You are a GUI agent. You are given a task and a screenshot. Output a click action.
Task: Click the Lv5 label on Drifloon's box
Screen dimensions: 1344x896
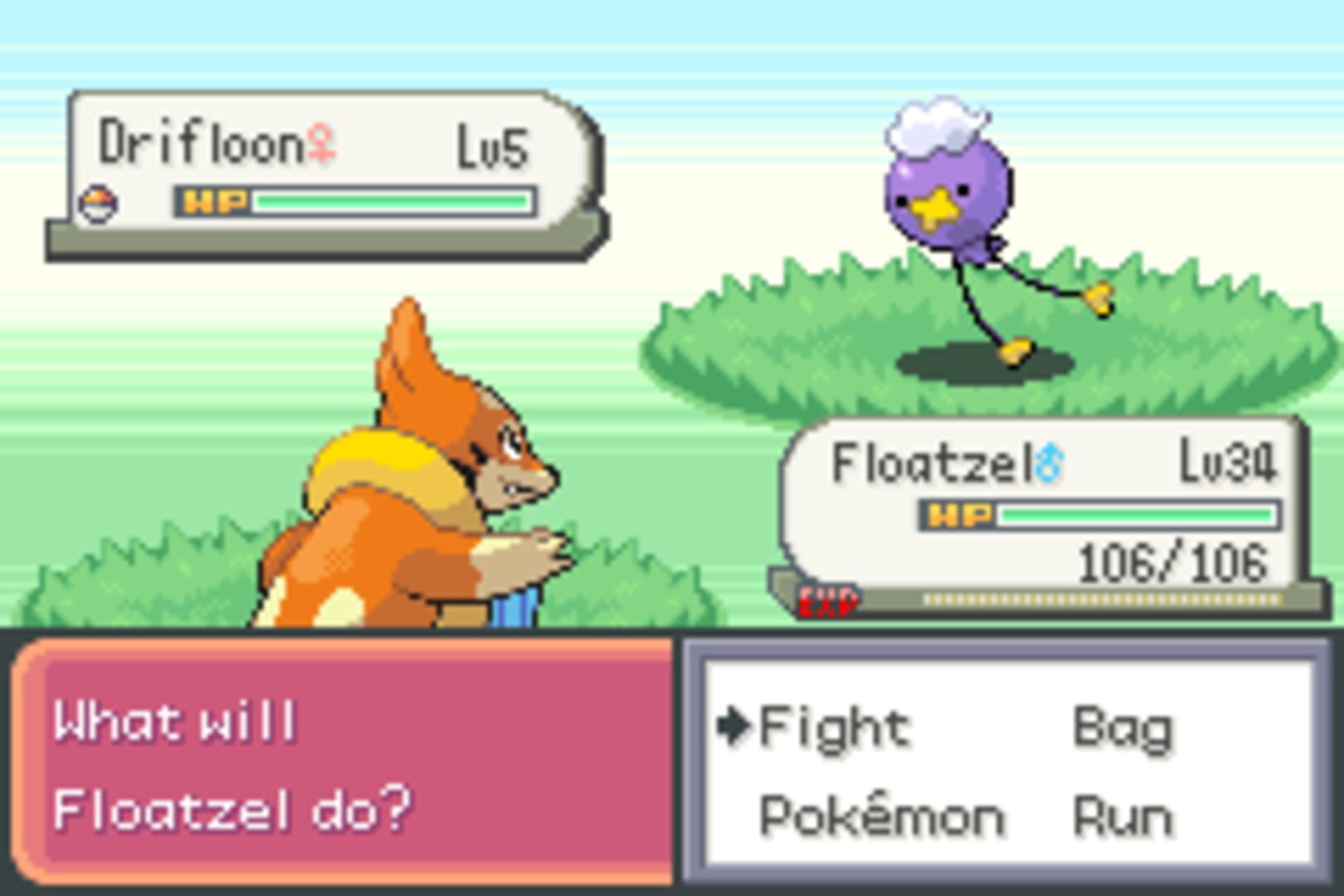pos(493,144)
